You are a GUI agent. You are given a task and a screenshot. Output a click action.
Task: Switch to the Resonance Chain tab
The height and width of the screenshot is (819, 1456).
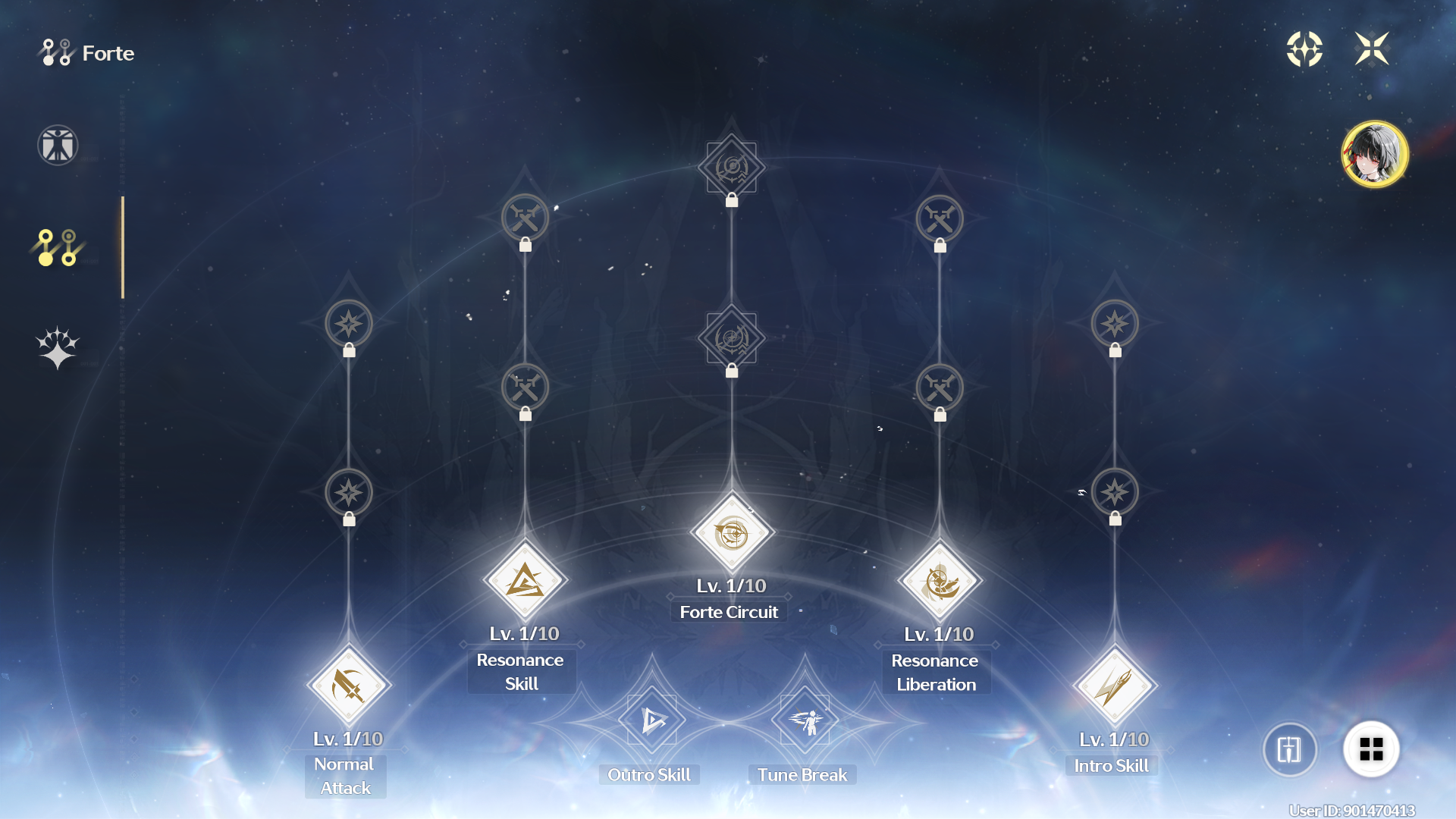tap(57, 347)
